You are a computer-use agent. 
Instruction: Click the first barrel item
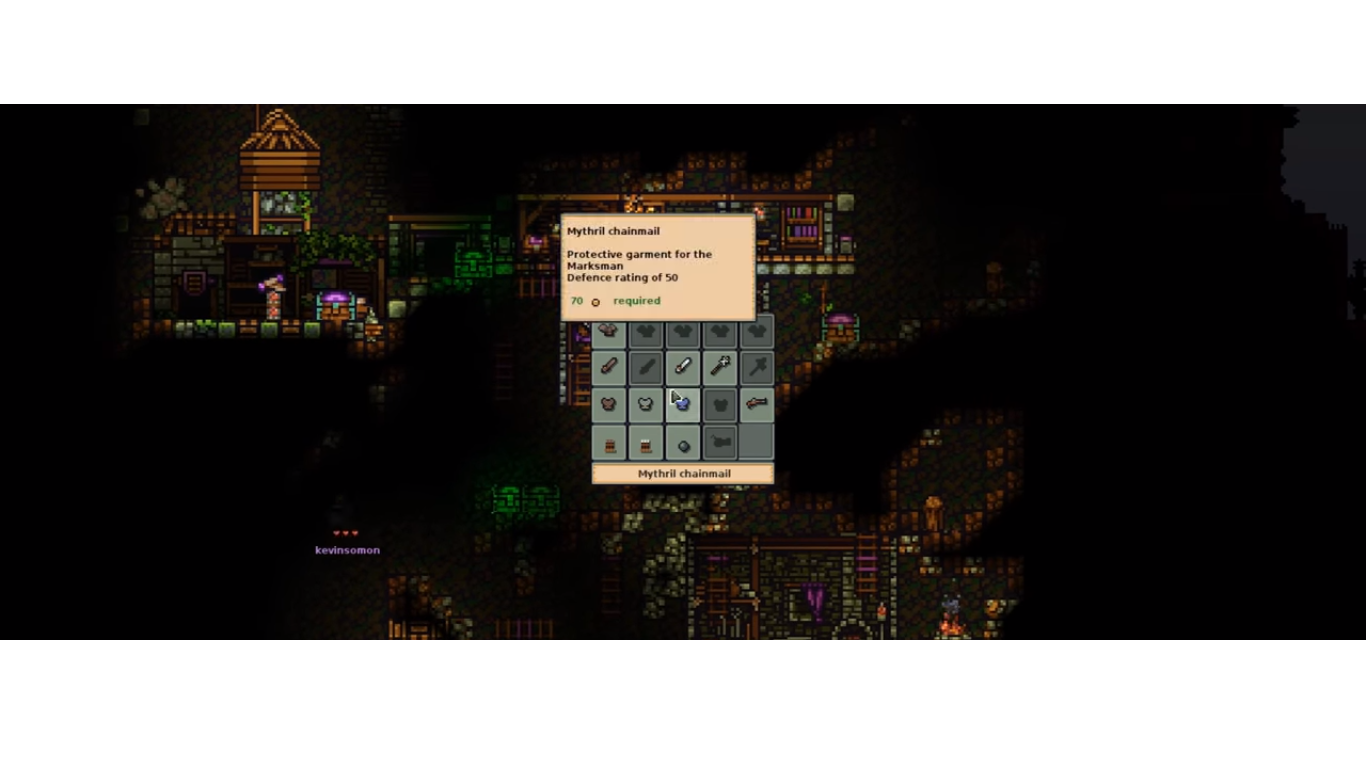pos(609,441)
